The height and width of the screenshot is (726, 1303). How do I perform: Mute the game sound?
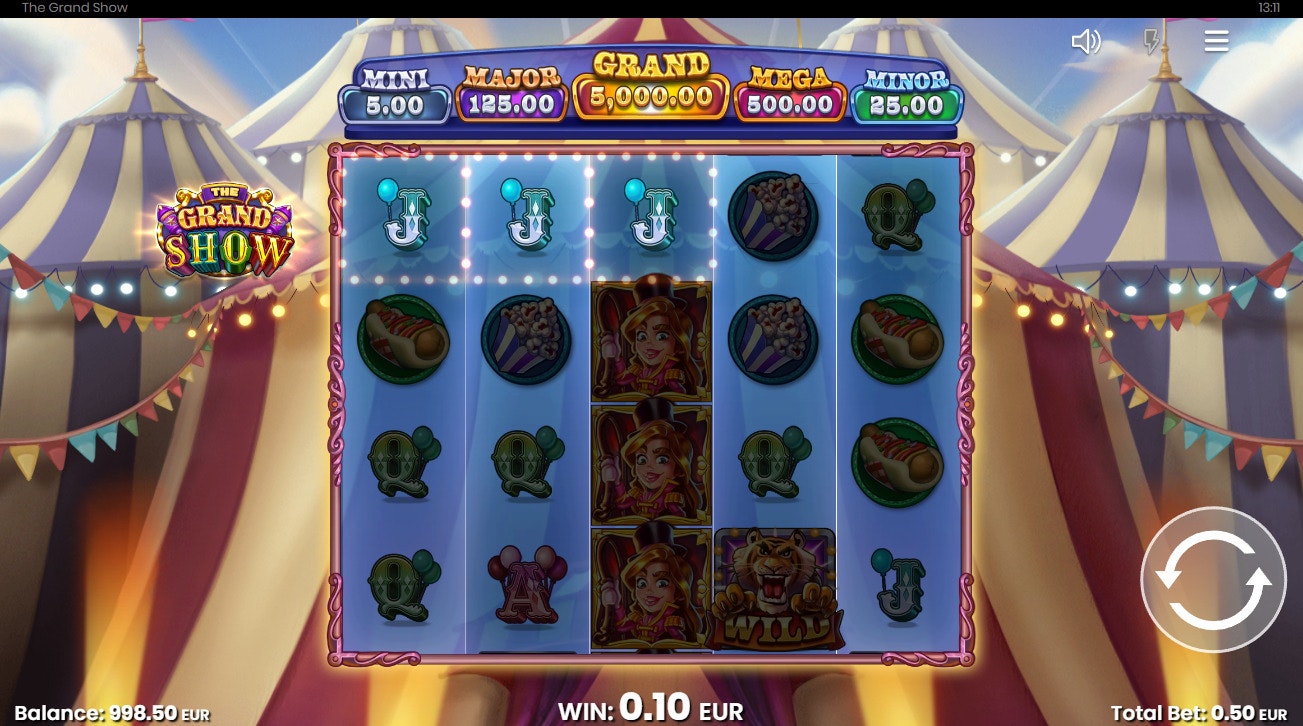pos(1085,41)
